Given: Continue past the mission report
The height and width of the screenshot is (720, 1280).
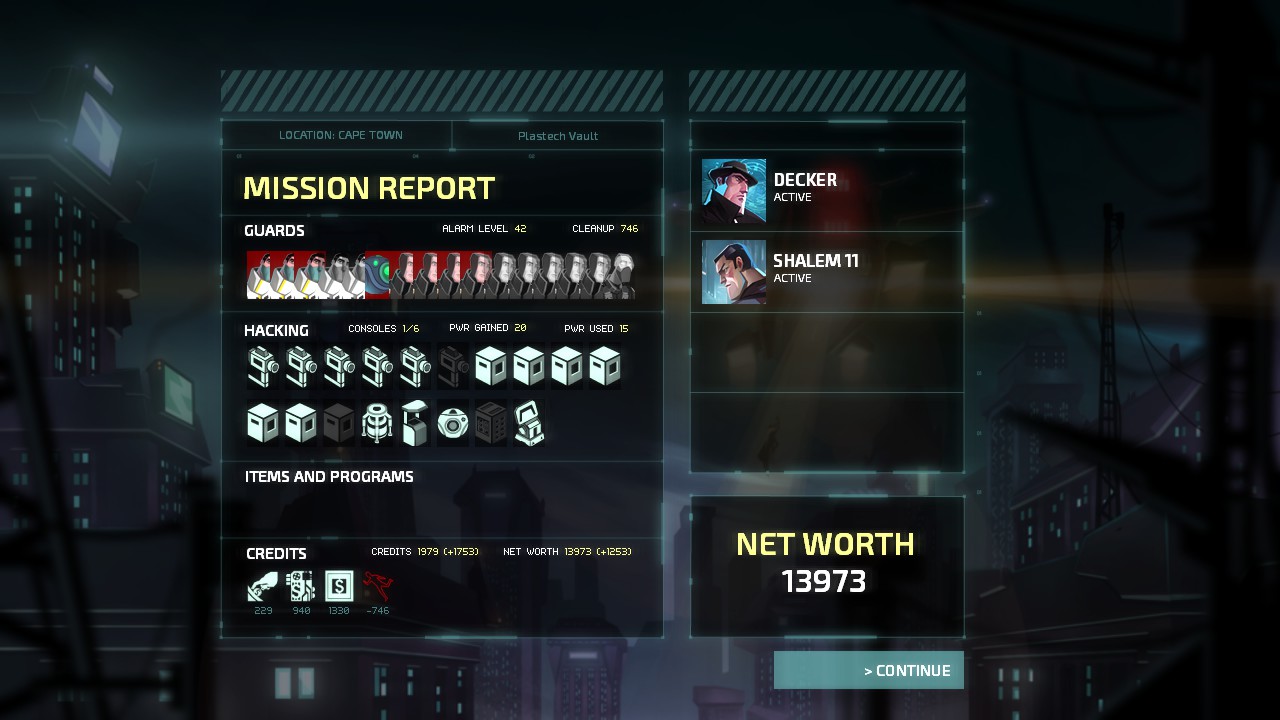Looking at the screenshot, I should [x=868, y=670].
